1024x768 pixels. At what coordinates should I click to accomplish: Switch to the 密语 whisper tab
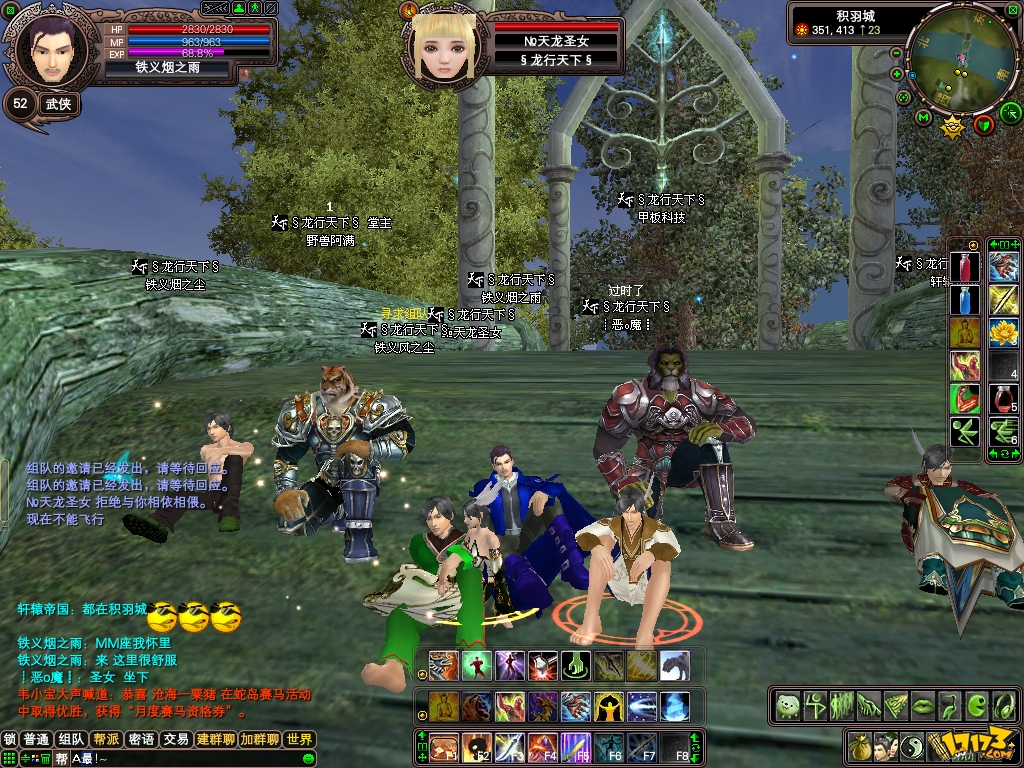pyautogui.click(x=141, y=740)
